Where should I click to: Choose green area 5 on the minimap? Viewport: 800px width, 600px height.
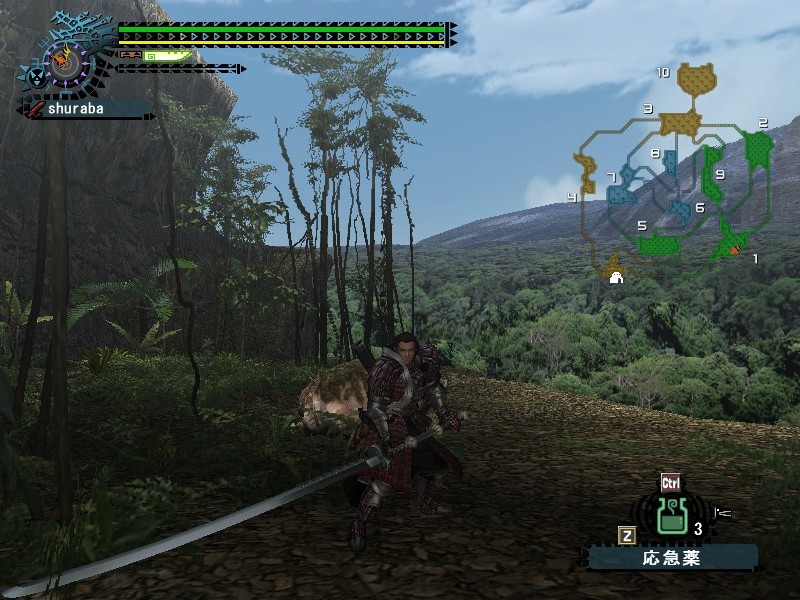tap(659, 243)
